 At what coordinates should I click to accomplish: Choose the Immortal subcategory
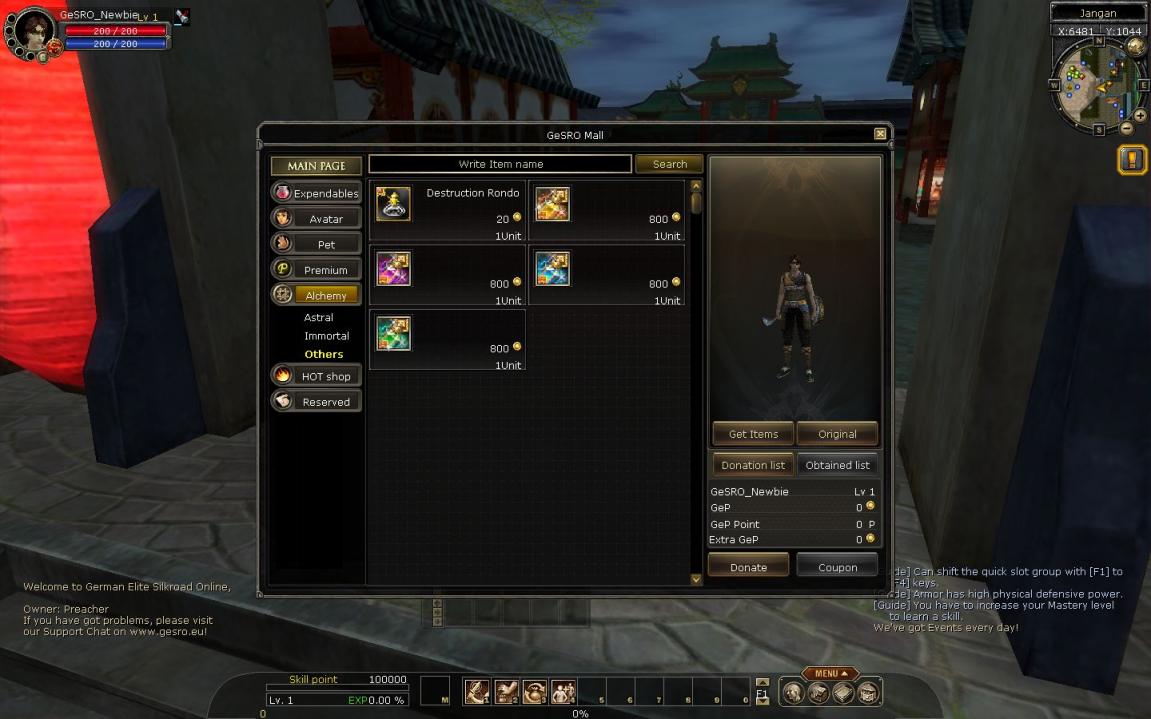[326, 336]
